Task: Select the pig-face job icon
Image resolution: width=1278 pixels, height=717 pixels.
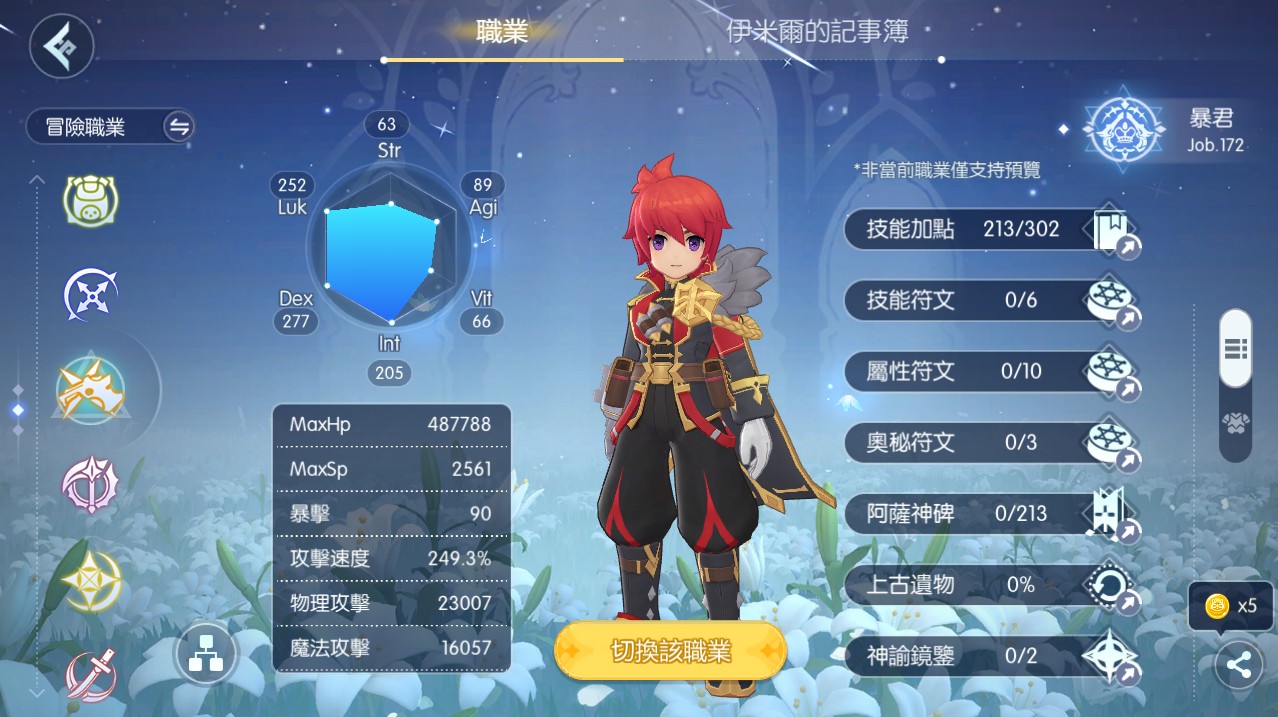Action: pyautogui.click(x=91, y=200)
